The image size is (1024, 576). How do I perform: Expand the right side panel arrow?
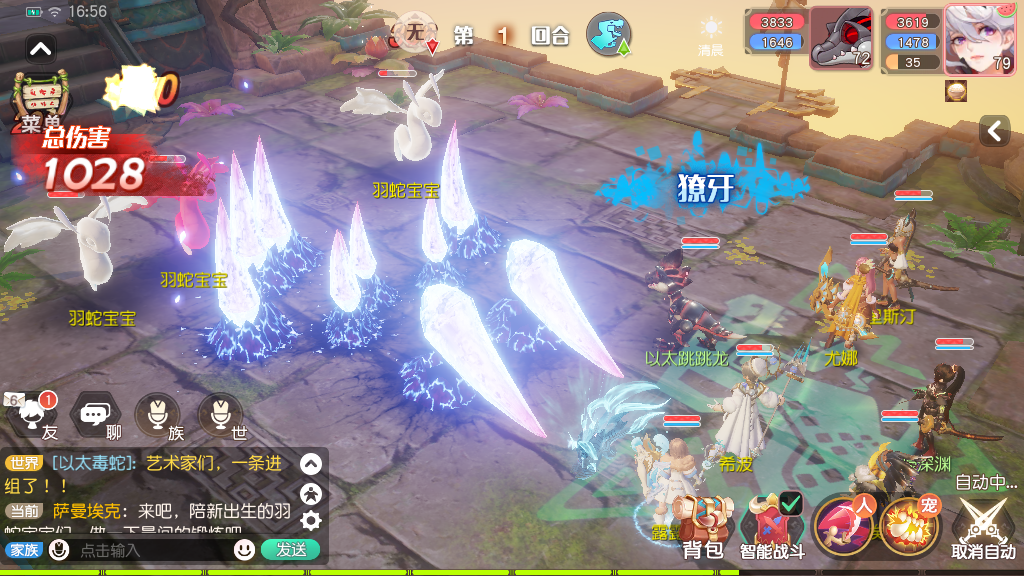[x=994, y=131]
